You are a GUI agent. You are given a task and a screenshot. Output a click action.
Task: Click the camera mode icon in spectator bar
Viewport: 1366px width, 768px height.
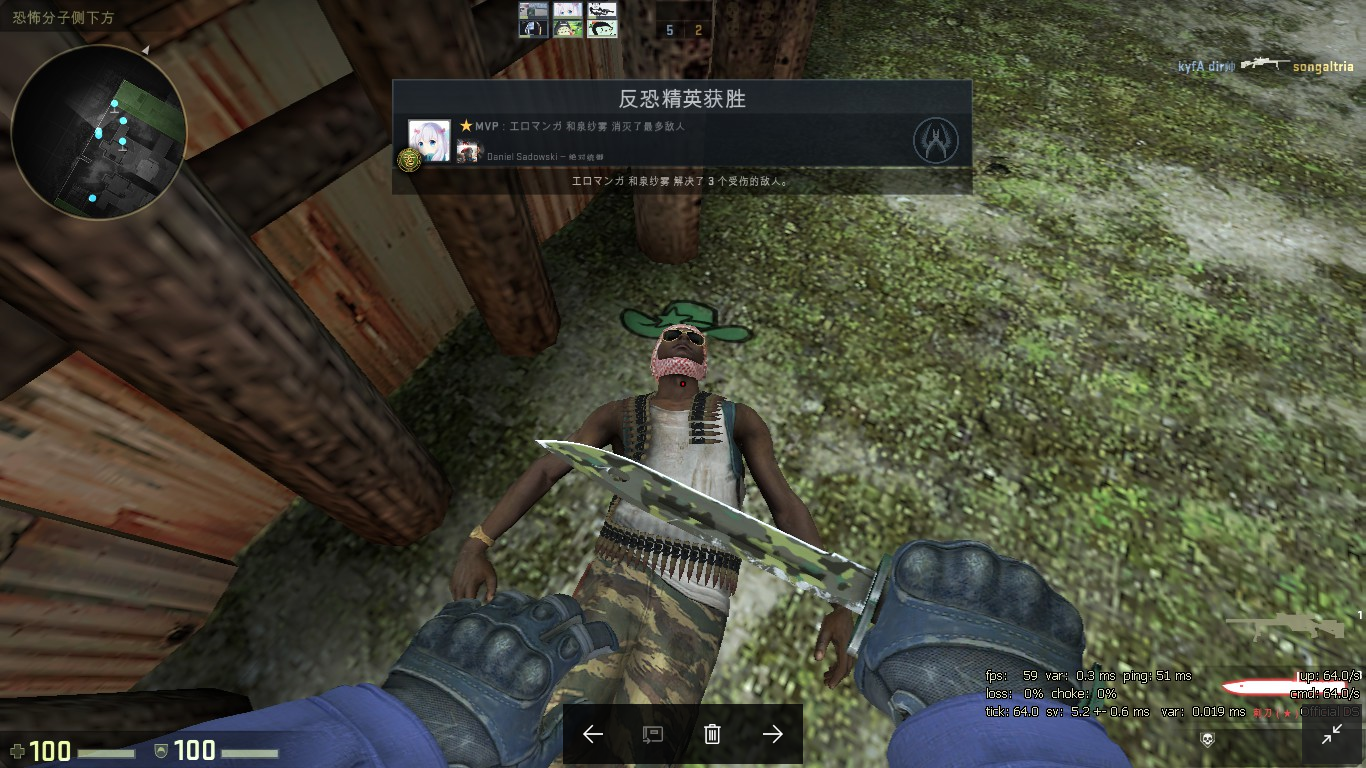(653, 733)
